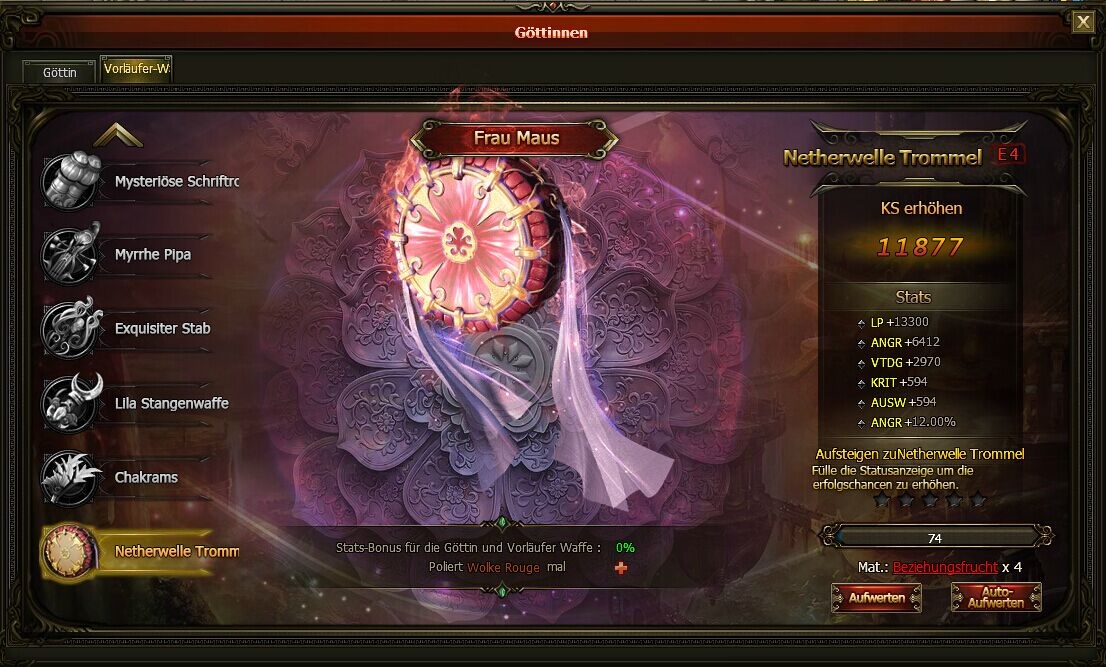This screenshot has width=1106, height=667.
Task: Select Mysteriöse Schriftrolle weapon
Action: (140, 182)
